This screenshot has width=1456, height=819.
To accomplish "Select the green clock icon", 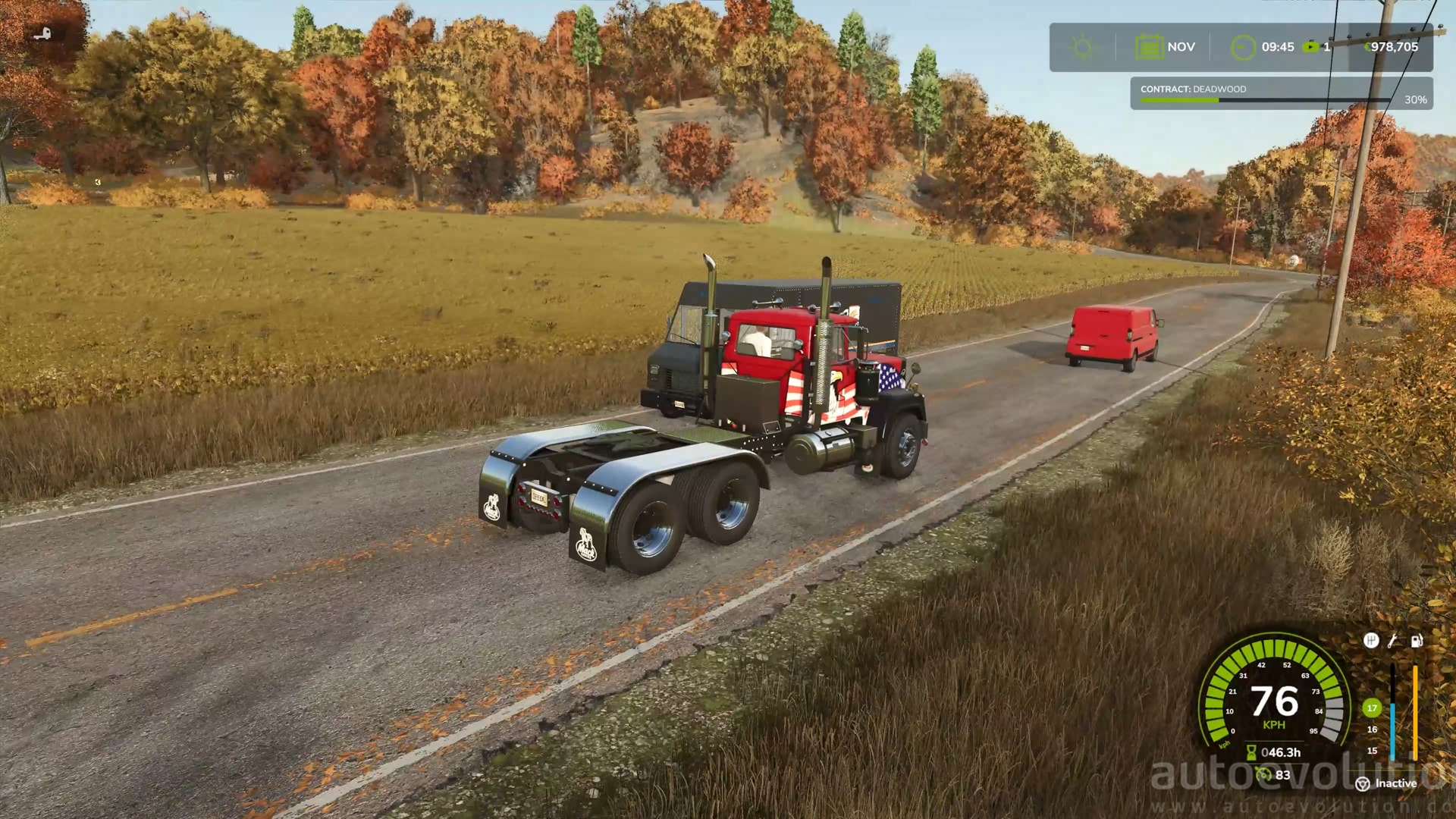I will point(1243,48).
